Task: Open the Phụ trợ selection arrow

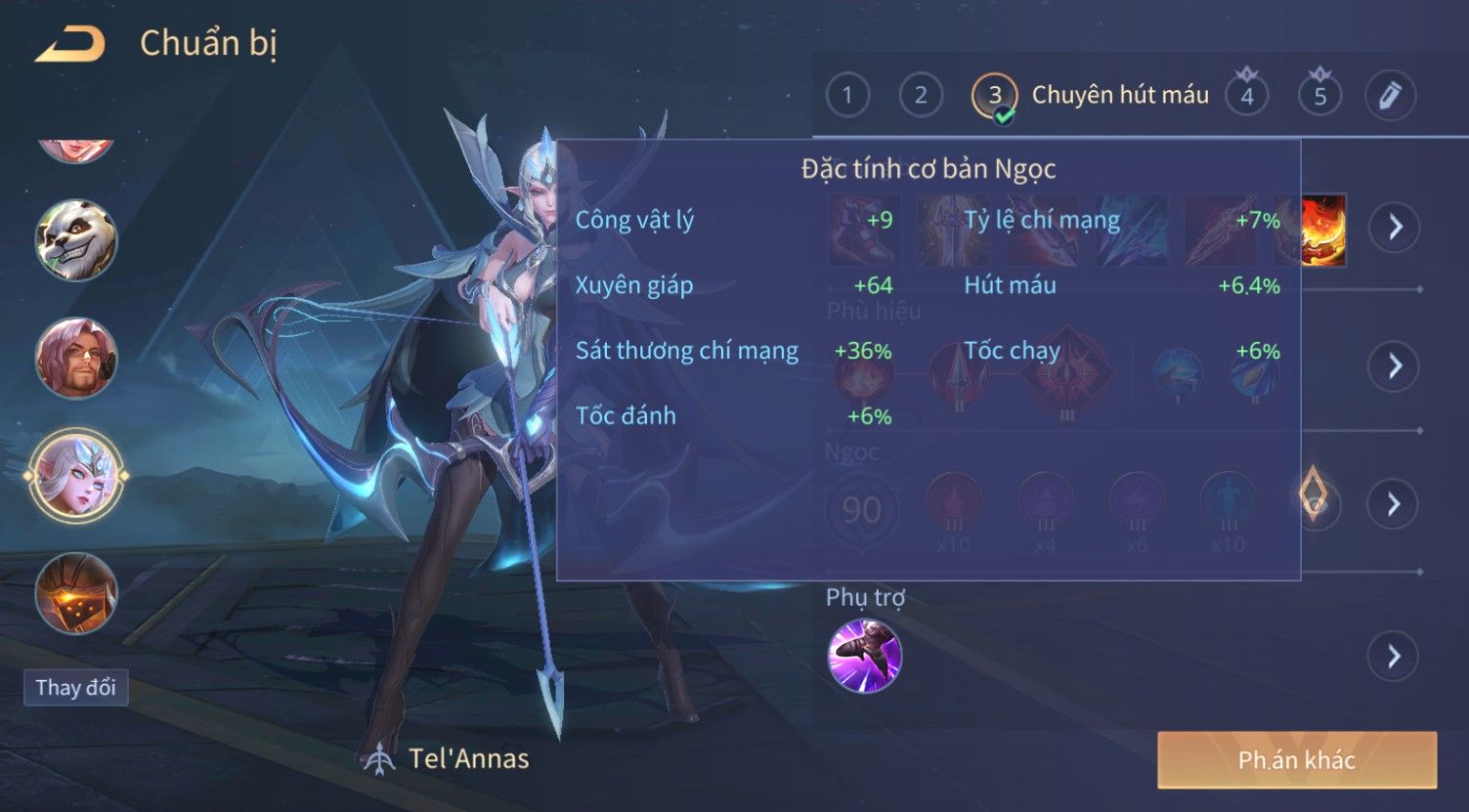Action: click(1395, 657)
